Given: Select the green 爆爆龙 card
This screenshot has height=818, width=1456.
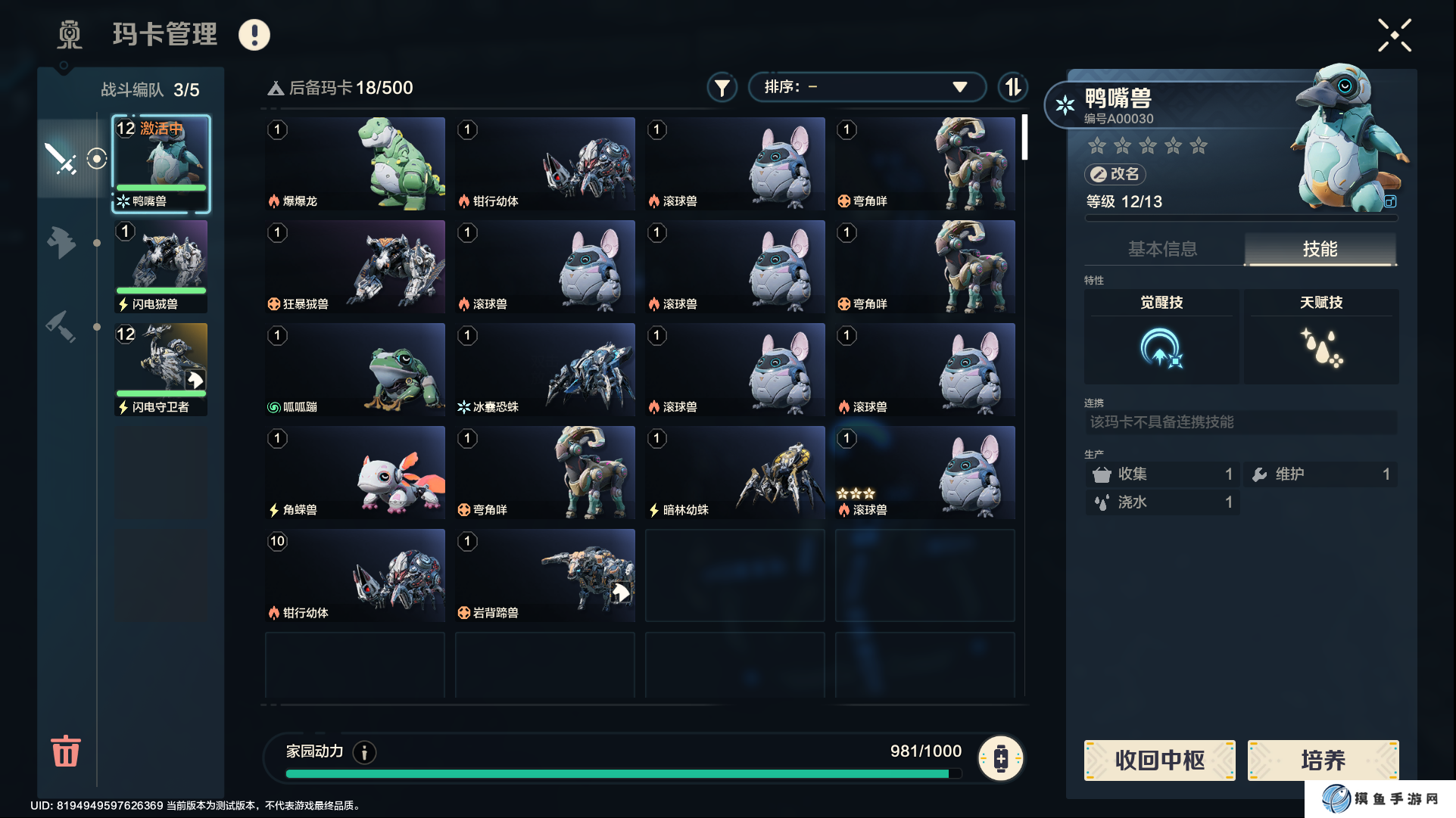Looking at the screenshot, I should (355, 163).
